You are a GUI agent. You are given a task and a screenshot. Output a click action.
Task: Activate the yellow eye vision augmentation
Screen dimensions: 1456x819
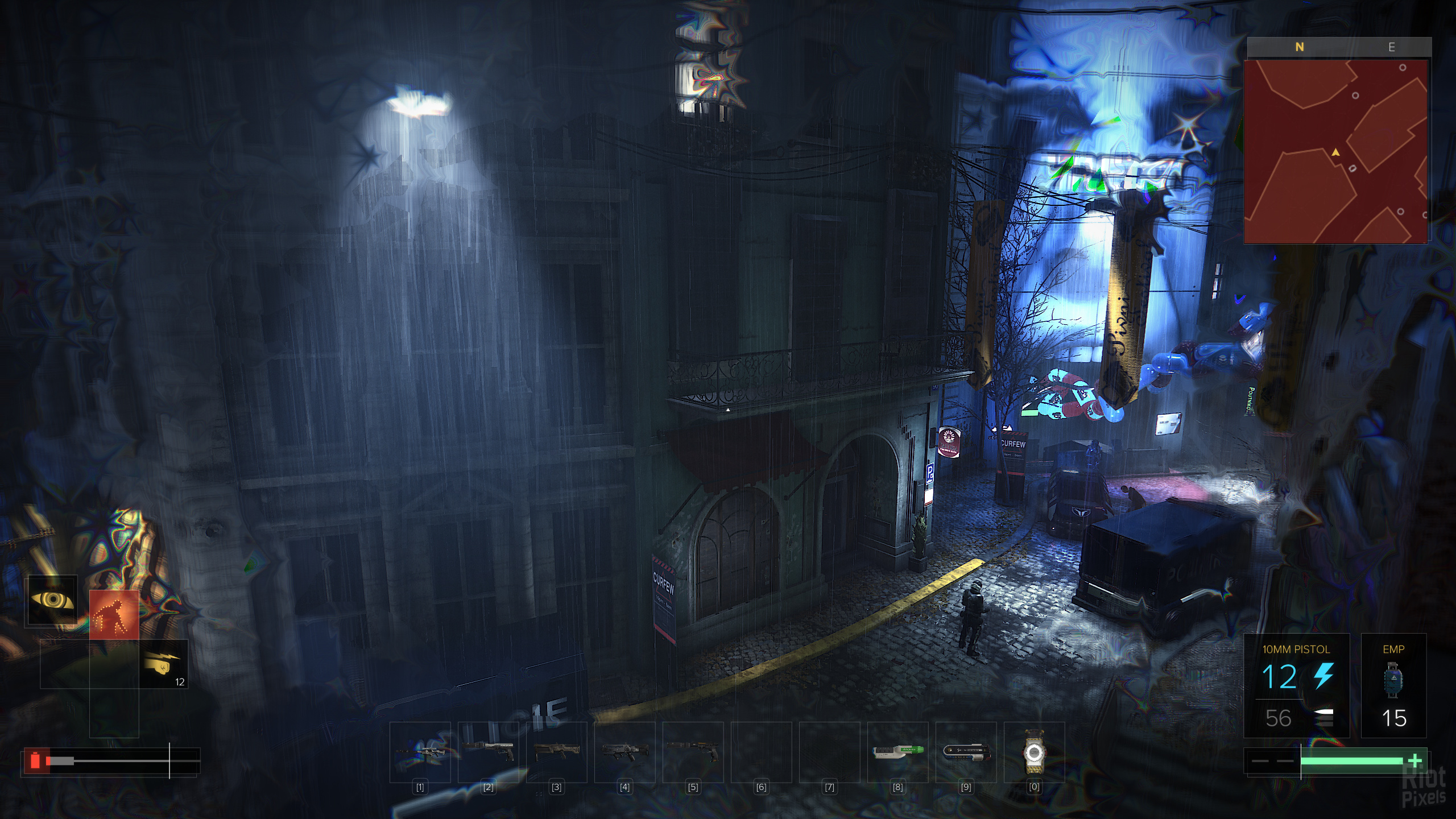coord(51,601)
